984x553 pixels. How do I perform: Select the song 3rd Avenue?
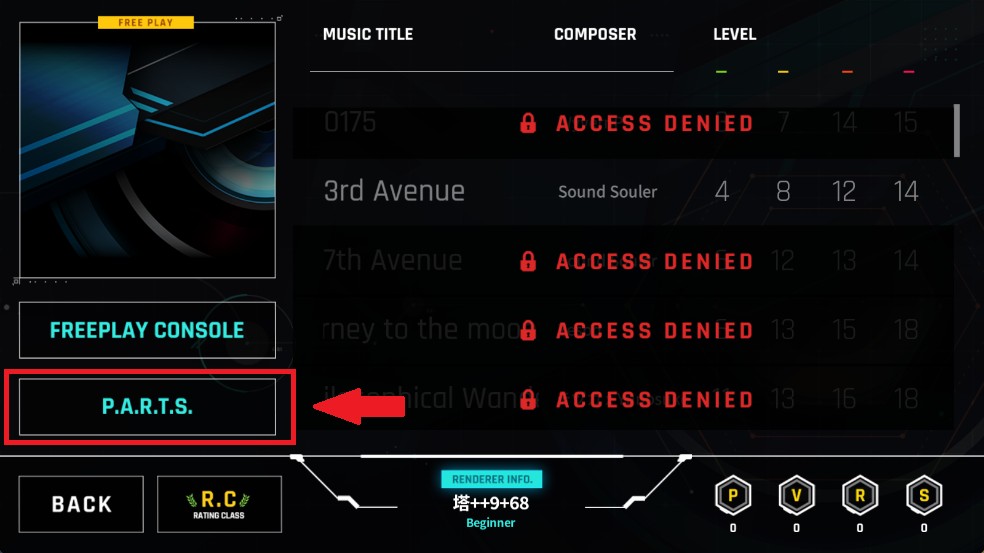[x=620, y=191]
